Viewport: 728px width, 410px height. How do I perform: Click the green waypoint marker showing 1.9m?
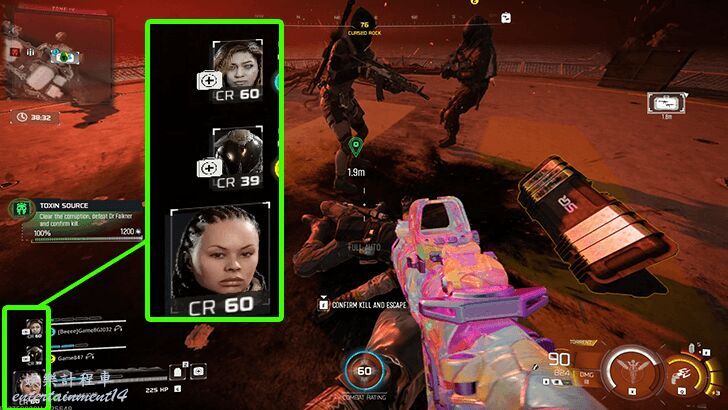coord(355,148)
